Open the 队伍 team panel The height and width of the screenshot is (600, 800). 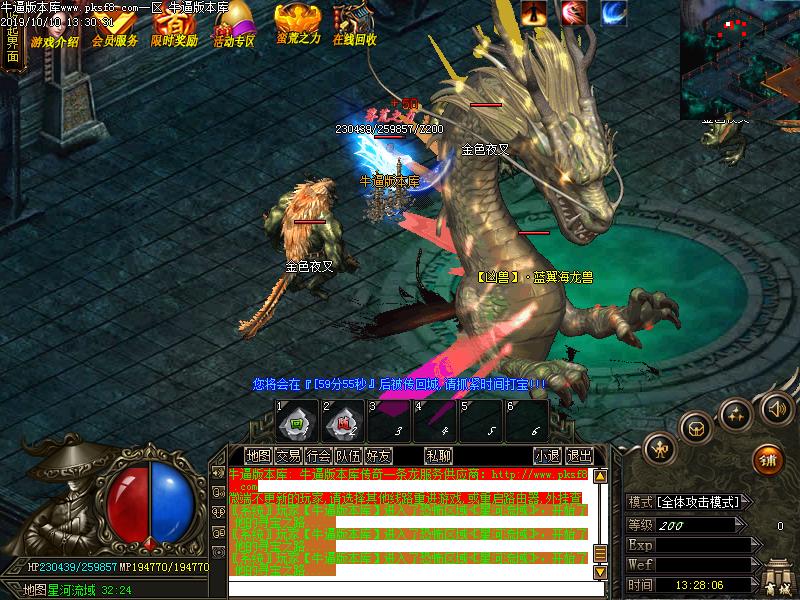[x=349, y=456]
